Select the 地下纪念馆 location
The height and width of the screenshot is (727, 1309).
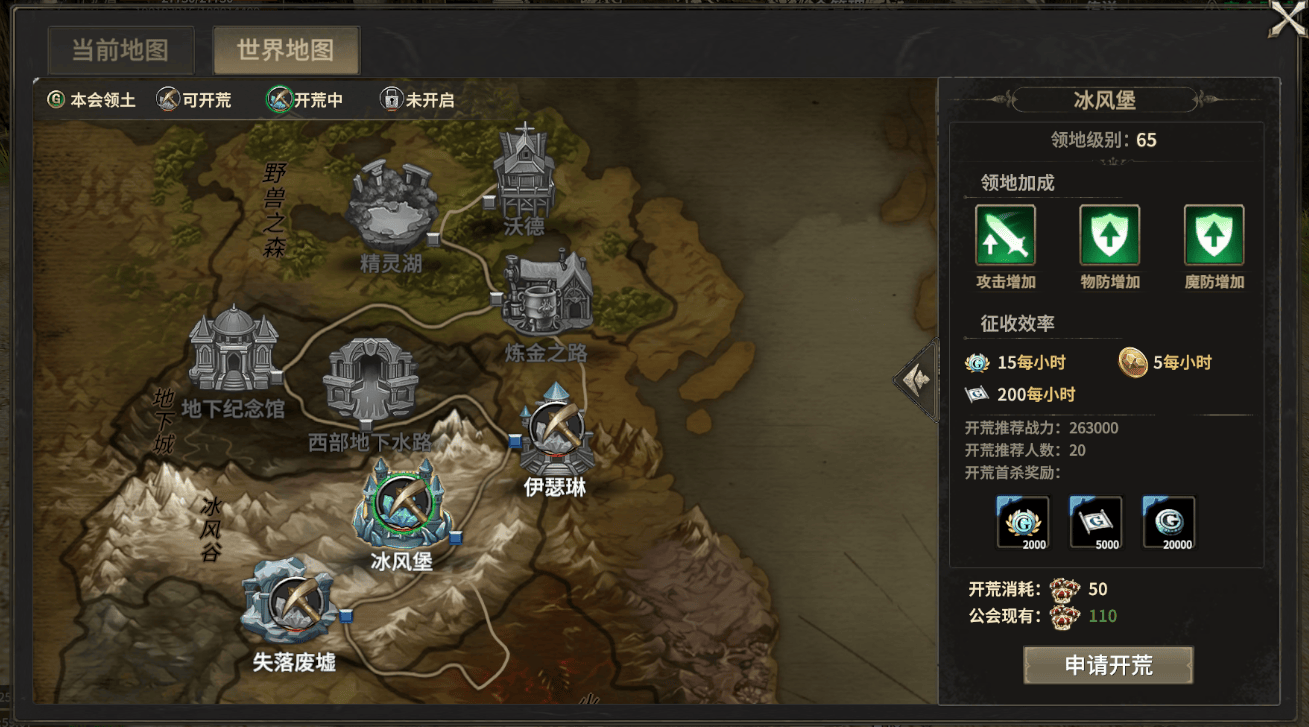(x=232, y=351)
